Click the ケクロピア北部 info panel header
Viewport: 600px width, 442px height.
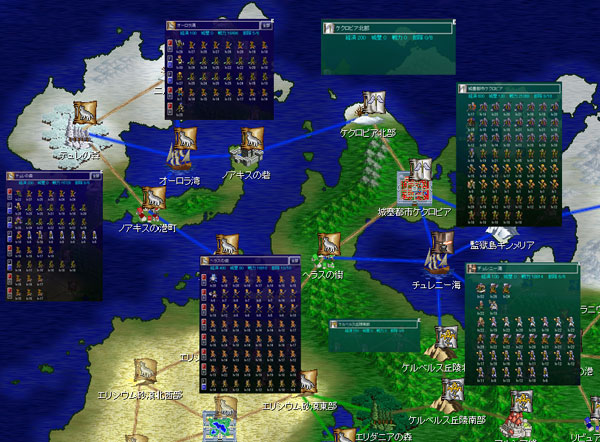380,30
